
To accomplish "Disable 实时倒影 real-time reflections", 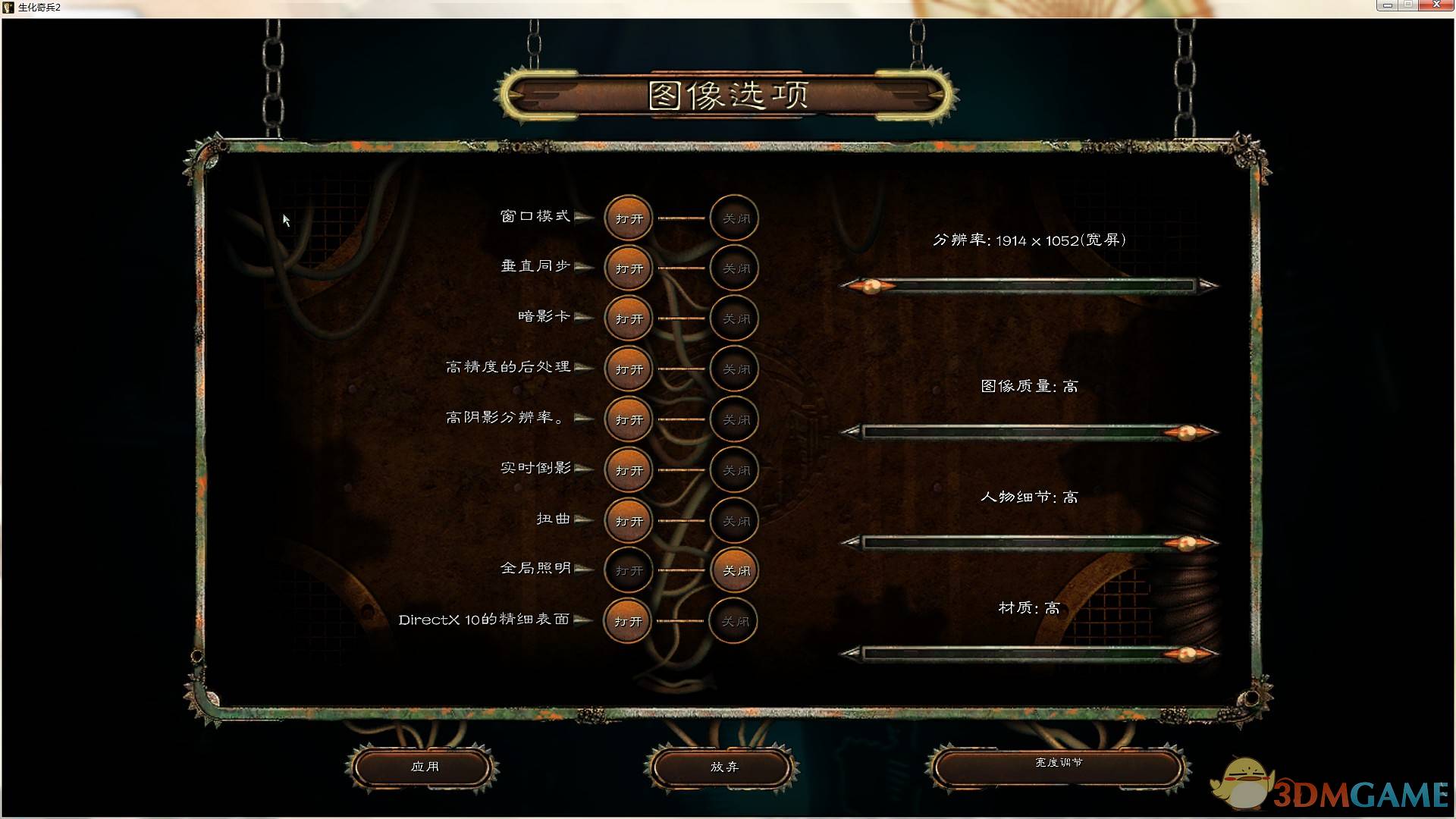I will [733, 470].
